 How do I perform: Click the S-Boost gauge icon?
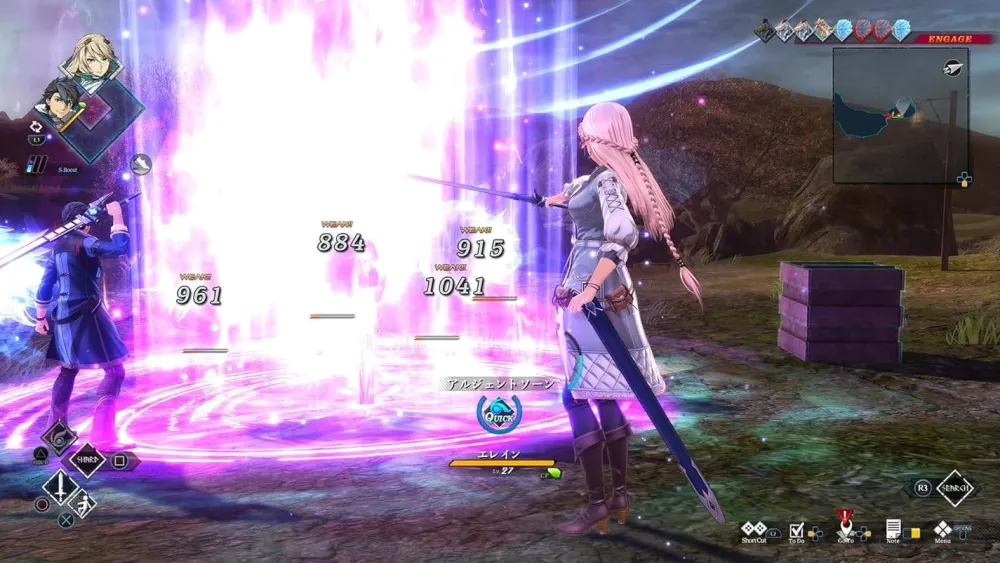click(37, 164)
